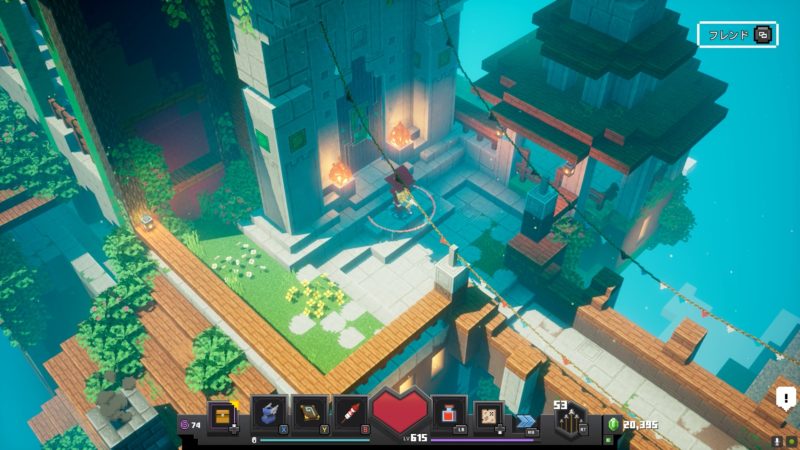Screen dimensions: 800x450
Task: Drink the red health potion
Action: (448, 414)
